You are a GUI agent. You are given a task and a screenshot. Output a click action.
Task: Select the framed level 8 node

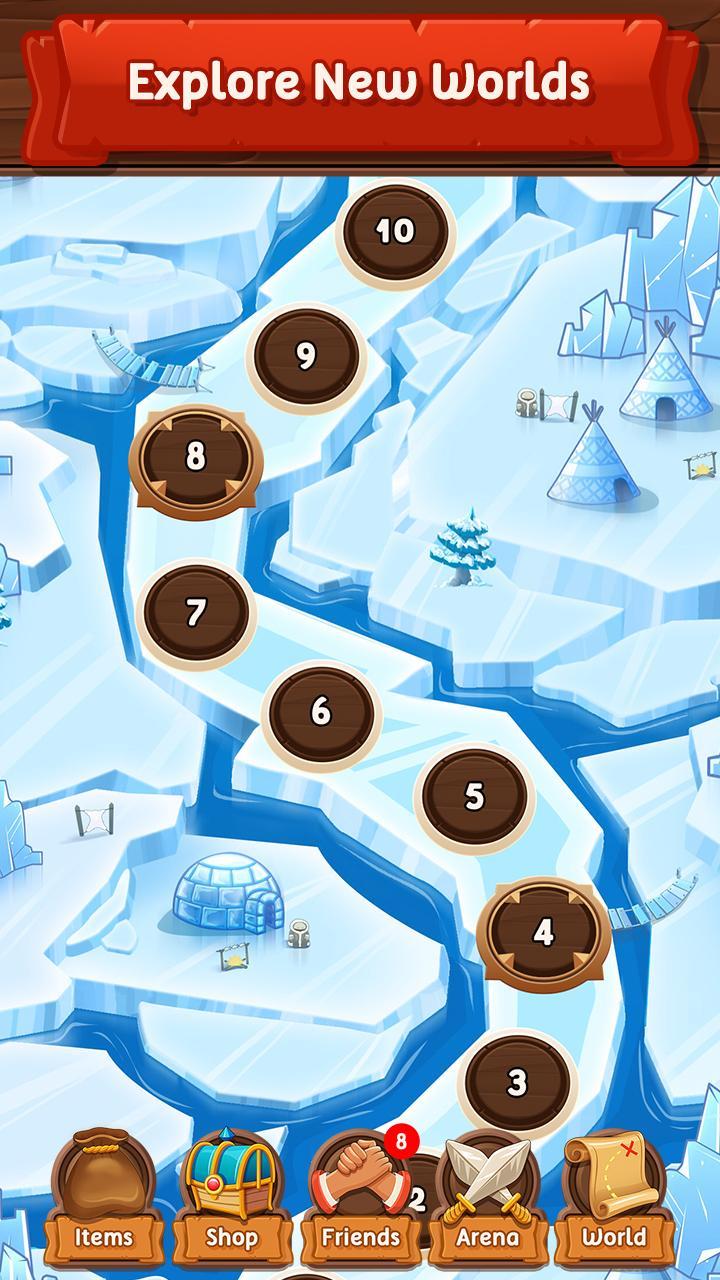196,457
